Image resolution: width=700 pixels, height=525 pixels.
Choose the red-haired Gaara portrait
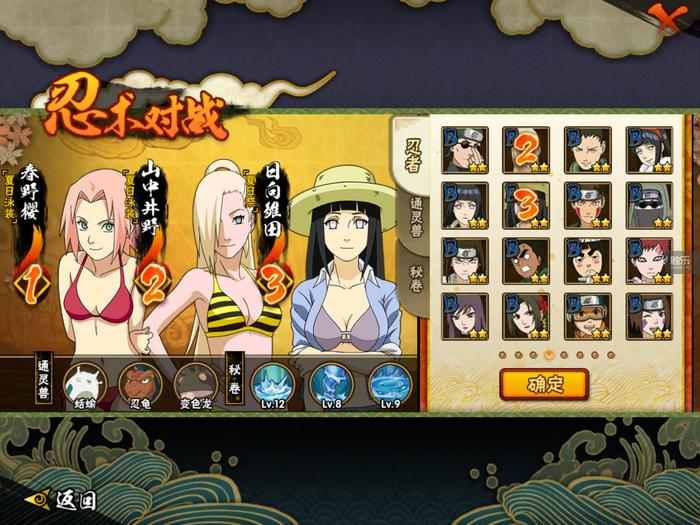(648, 262)
